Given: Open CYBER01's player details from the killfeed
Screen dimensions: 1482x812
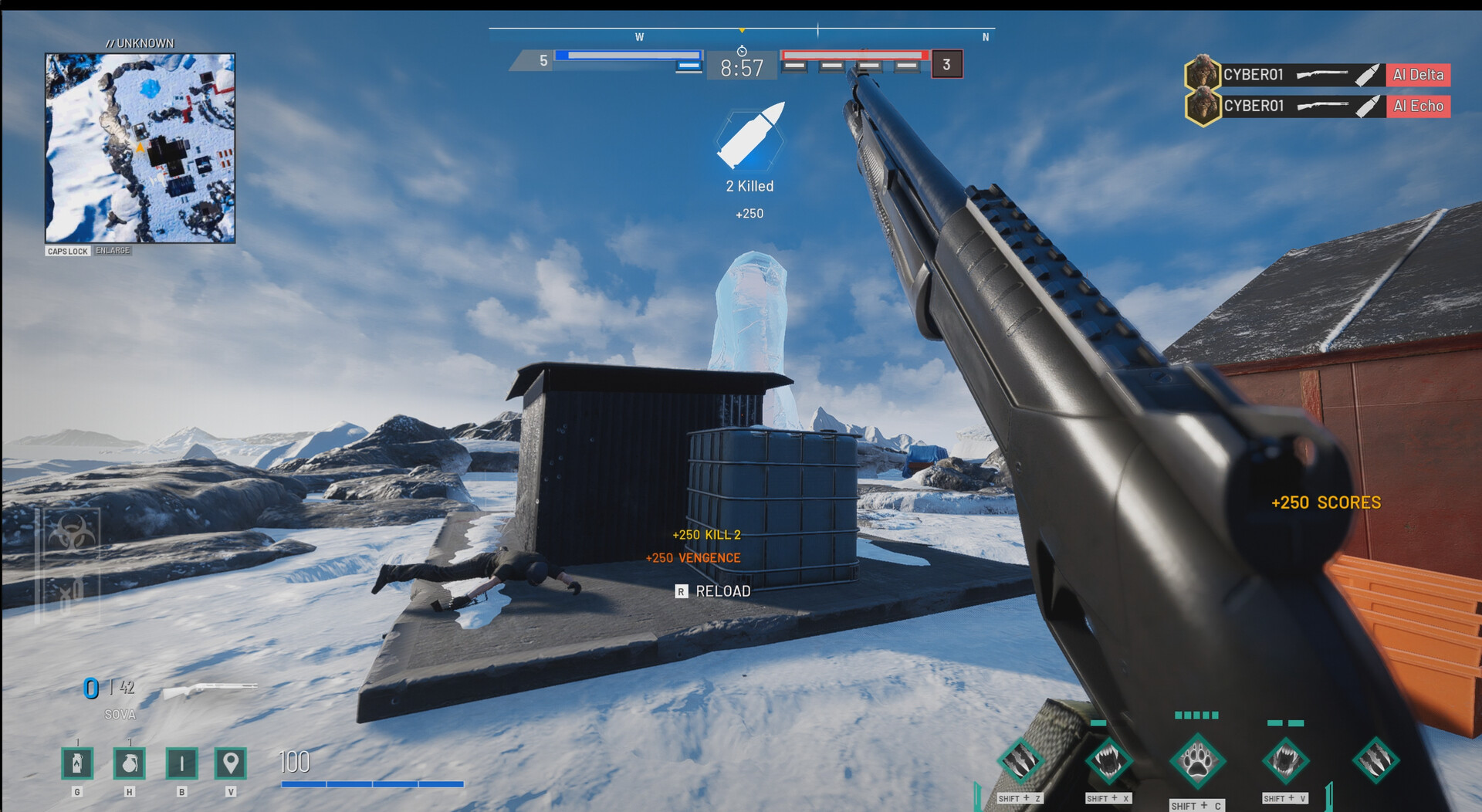Looking at the screenshot, I should (1254, 75).
